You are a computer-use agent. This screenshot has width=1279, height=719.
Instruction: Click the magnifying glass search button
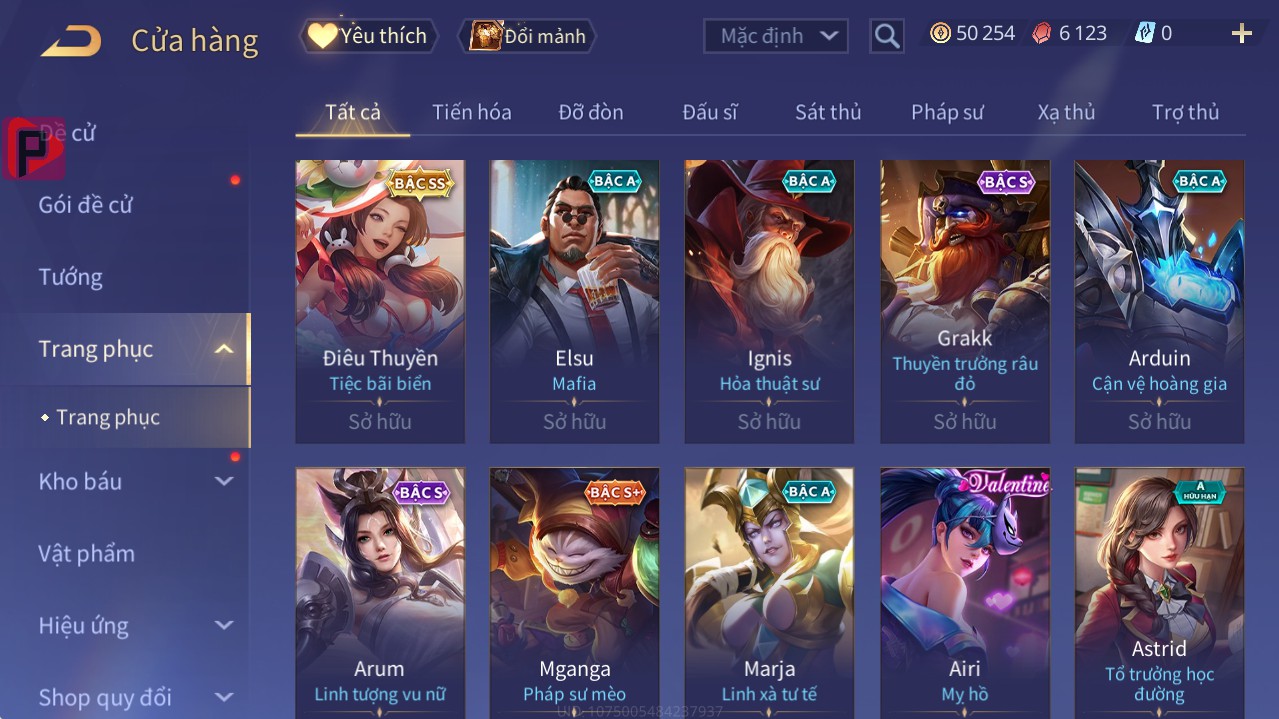[886, 36]
